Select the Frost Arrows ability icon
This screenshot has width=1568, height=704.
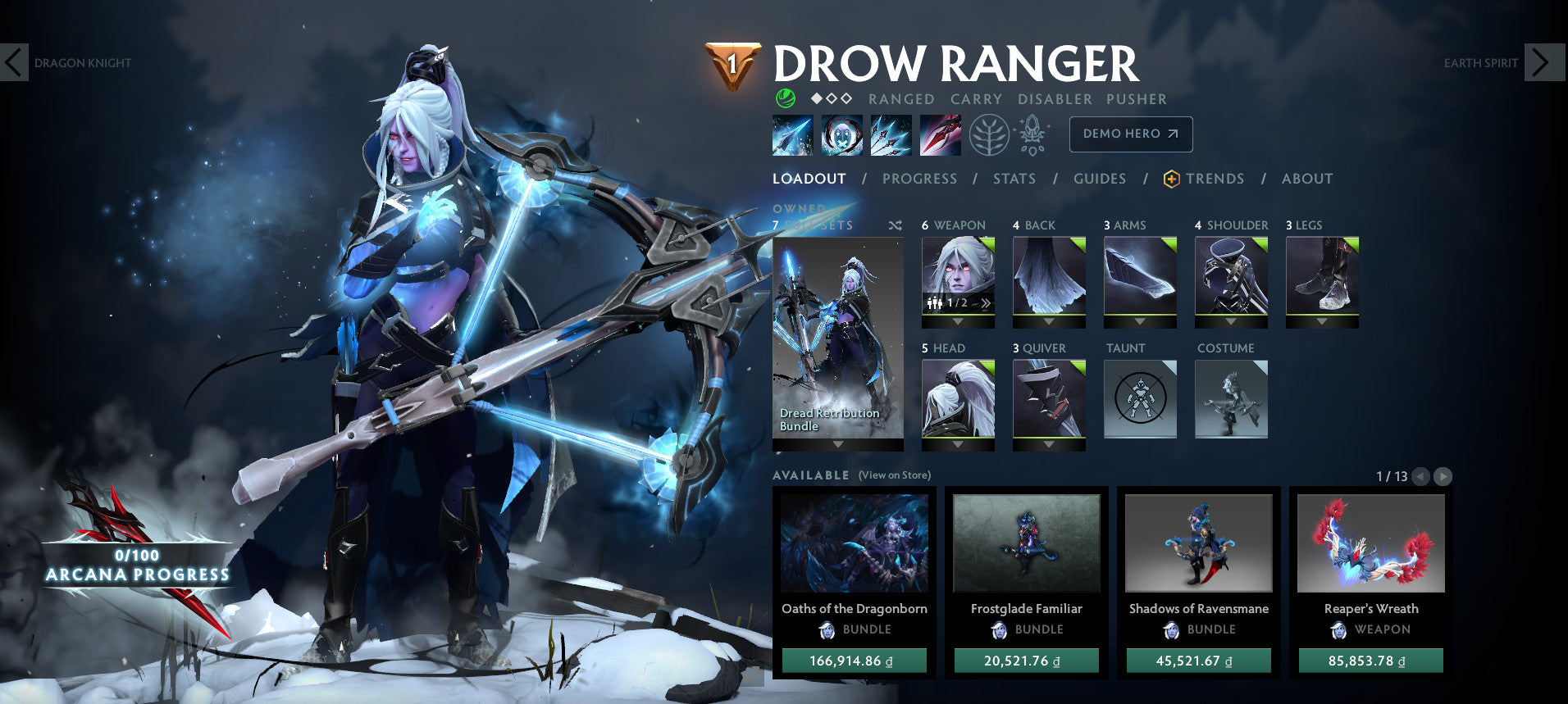click(x=791, y=135)
